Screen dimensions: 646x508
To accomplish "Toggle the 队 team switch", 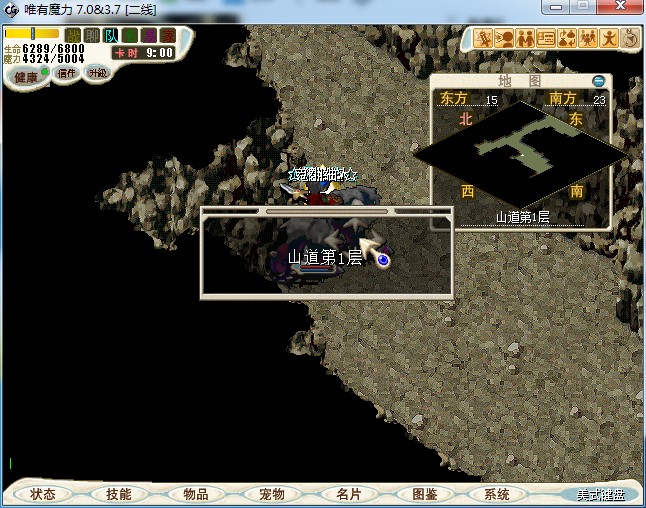I will [x=111, y=36].
